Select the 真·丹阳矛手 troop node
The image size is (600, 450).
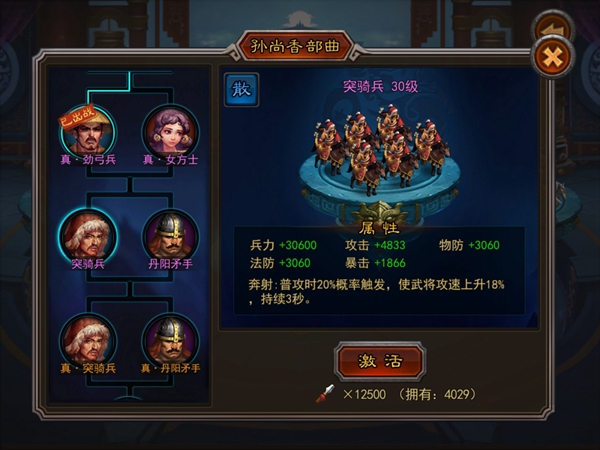[171, 340]
